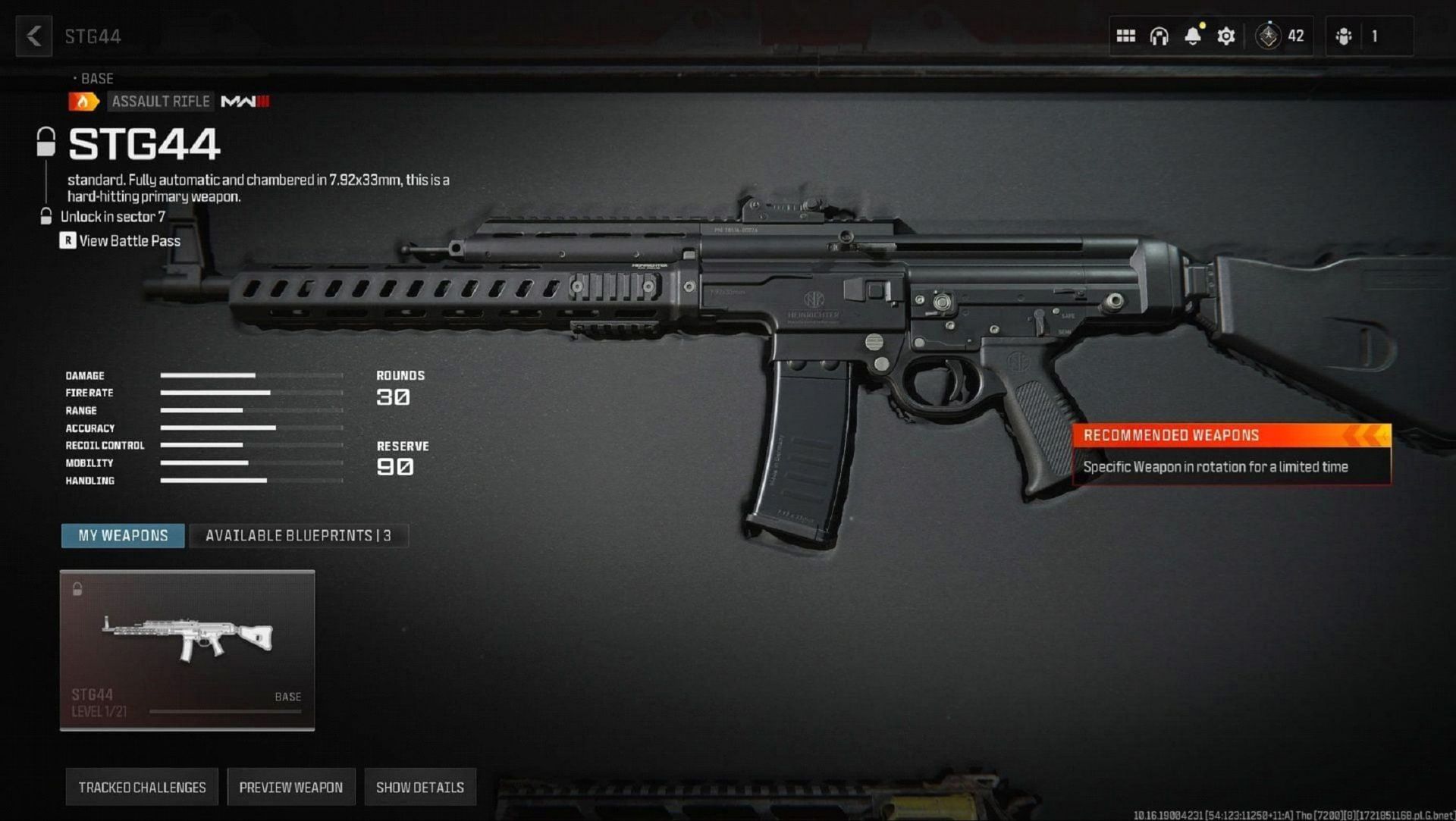Open the Available Blueprints tab
The image size is (1456, 821).
click(x=299, y=535)
